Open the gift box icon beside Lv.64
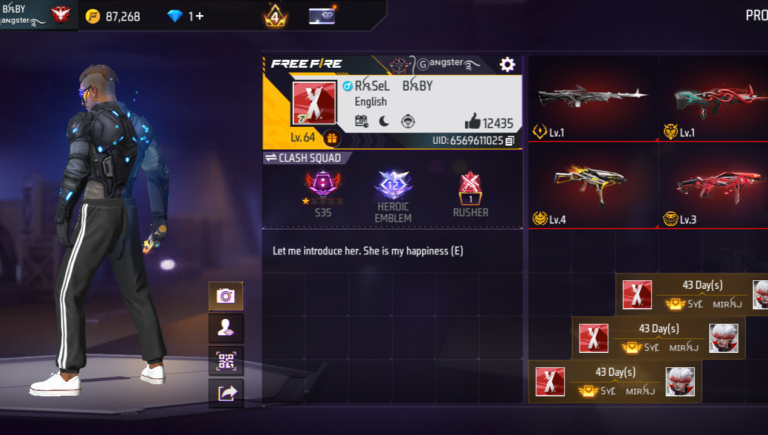 point(331,139)
